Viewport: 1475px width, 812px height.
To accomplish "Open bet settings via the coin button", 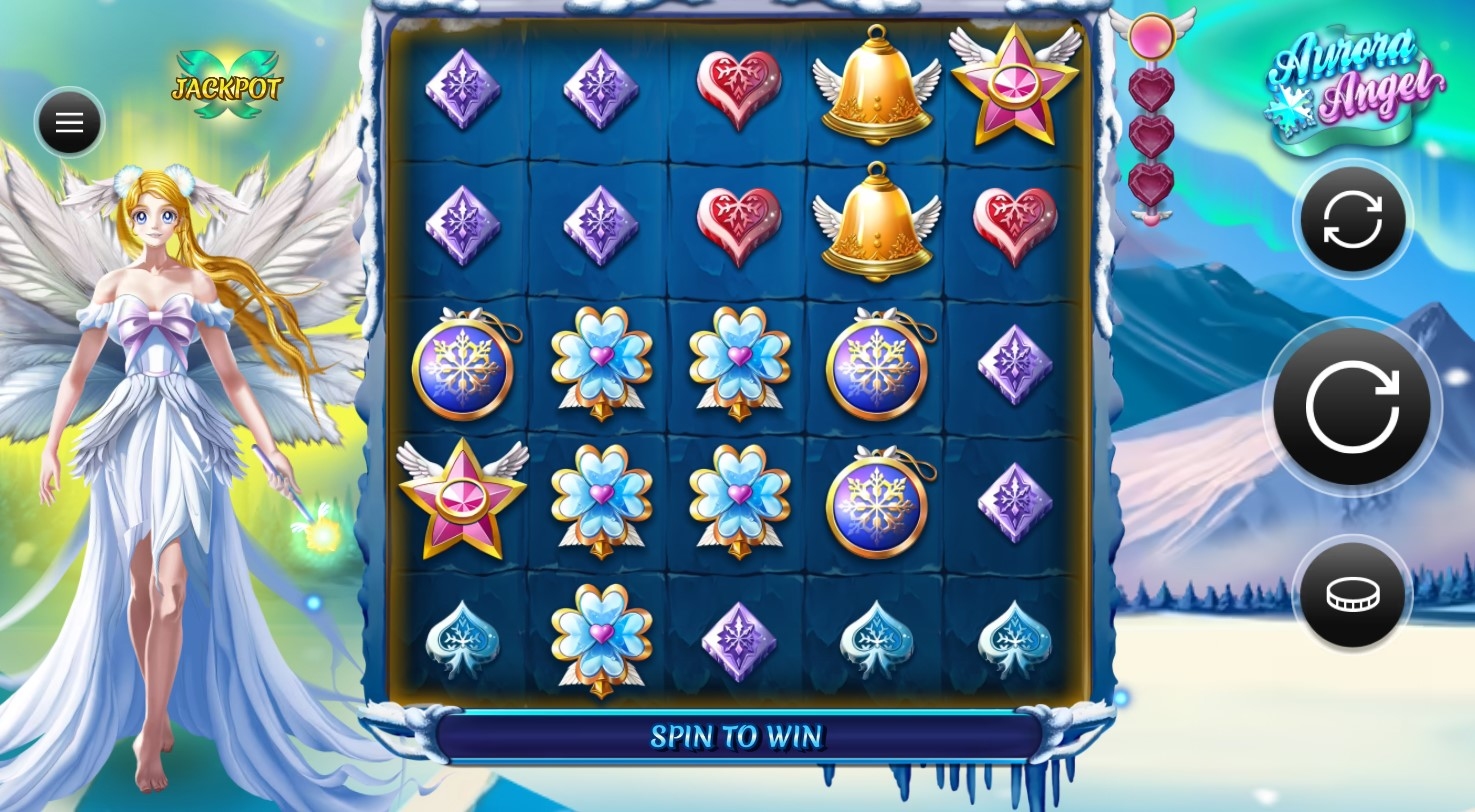I will coord(1352,595).
